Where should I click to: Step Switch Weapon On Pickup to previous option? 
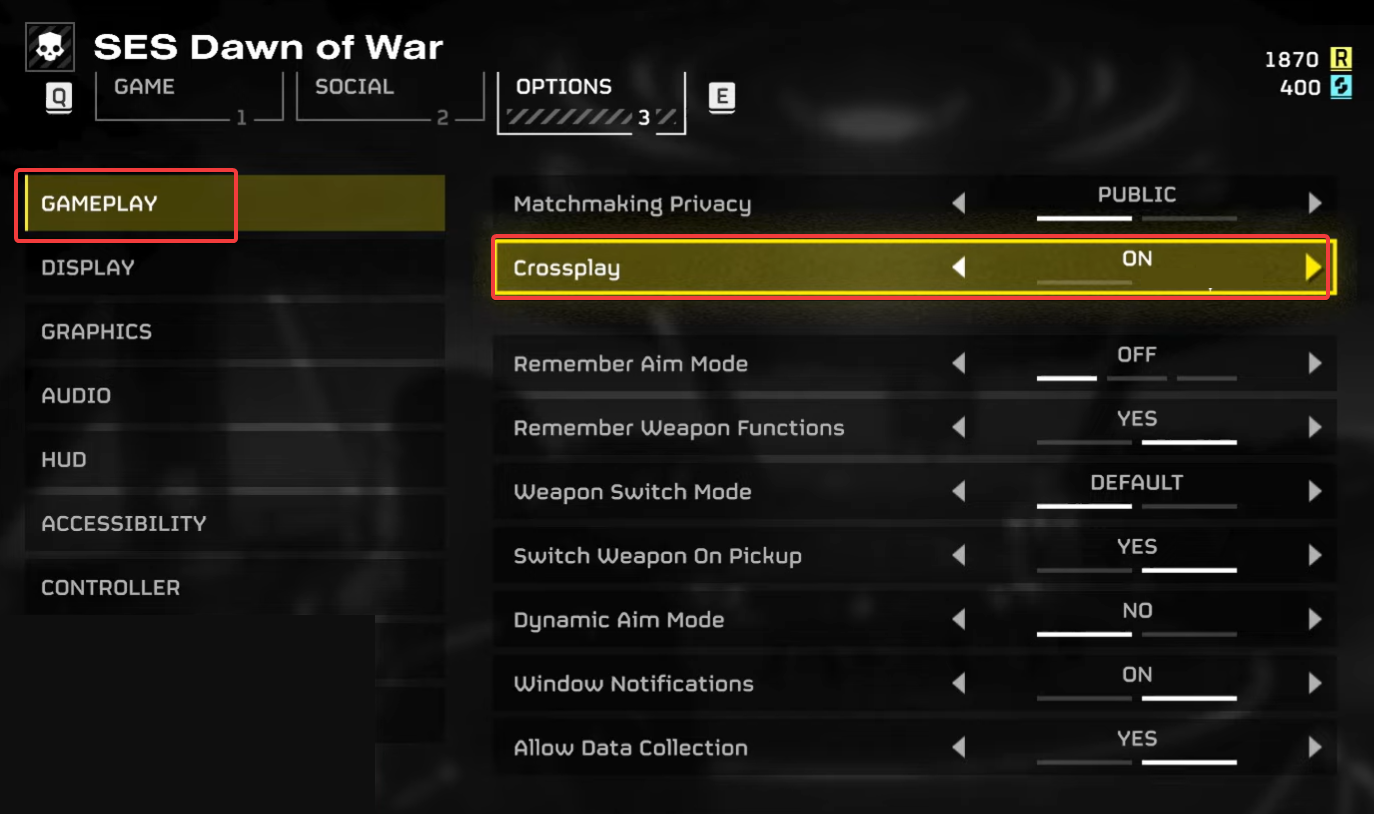(x=959, y=555)
